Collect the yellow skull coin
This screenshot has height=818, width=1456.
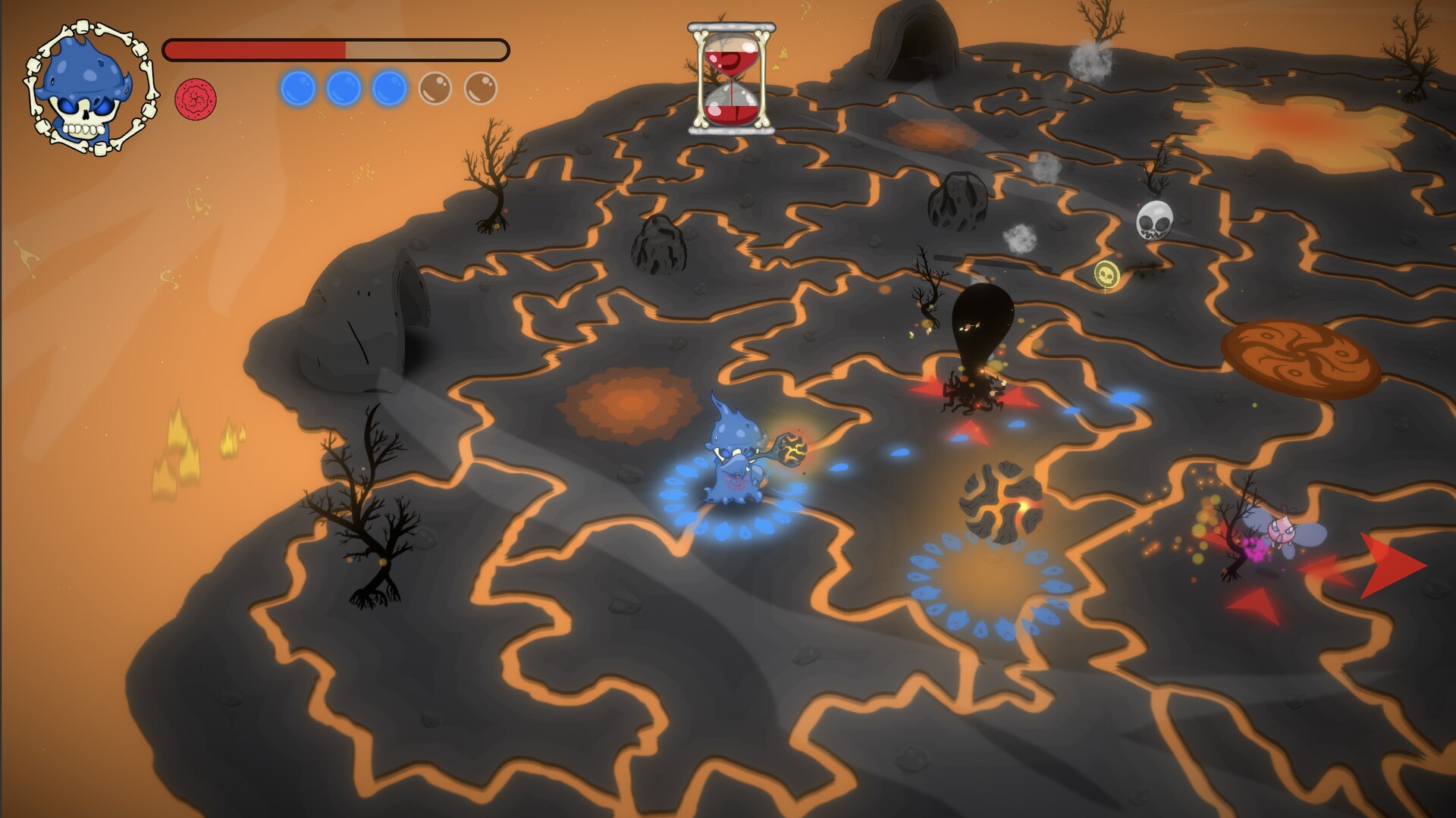point(1106,274)
